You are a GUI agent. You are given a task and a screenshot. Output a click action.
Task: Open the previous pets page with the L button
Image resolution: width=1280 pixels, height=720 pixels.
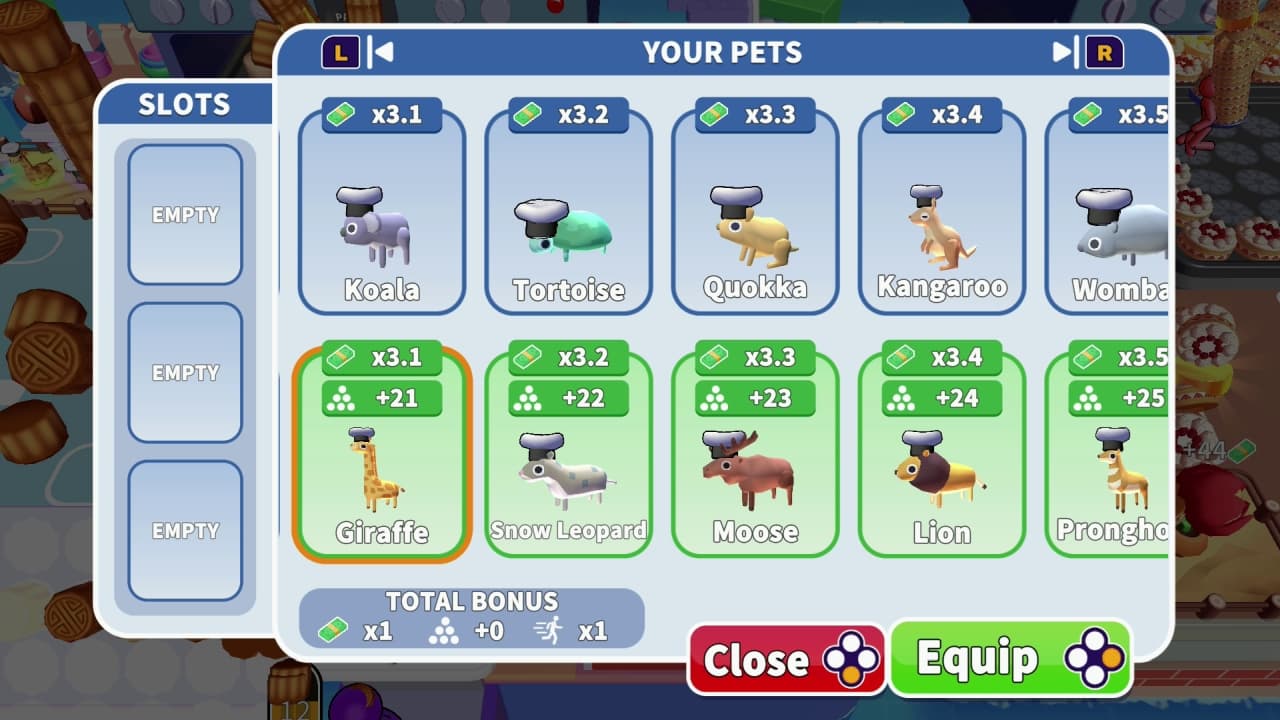[x=339, y=53]
